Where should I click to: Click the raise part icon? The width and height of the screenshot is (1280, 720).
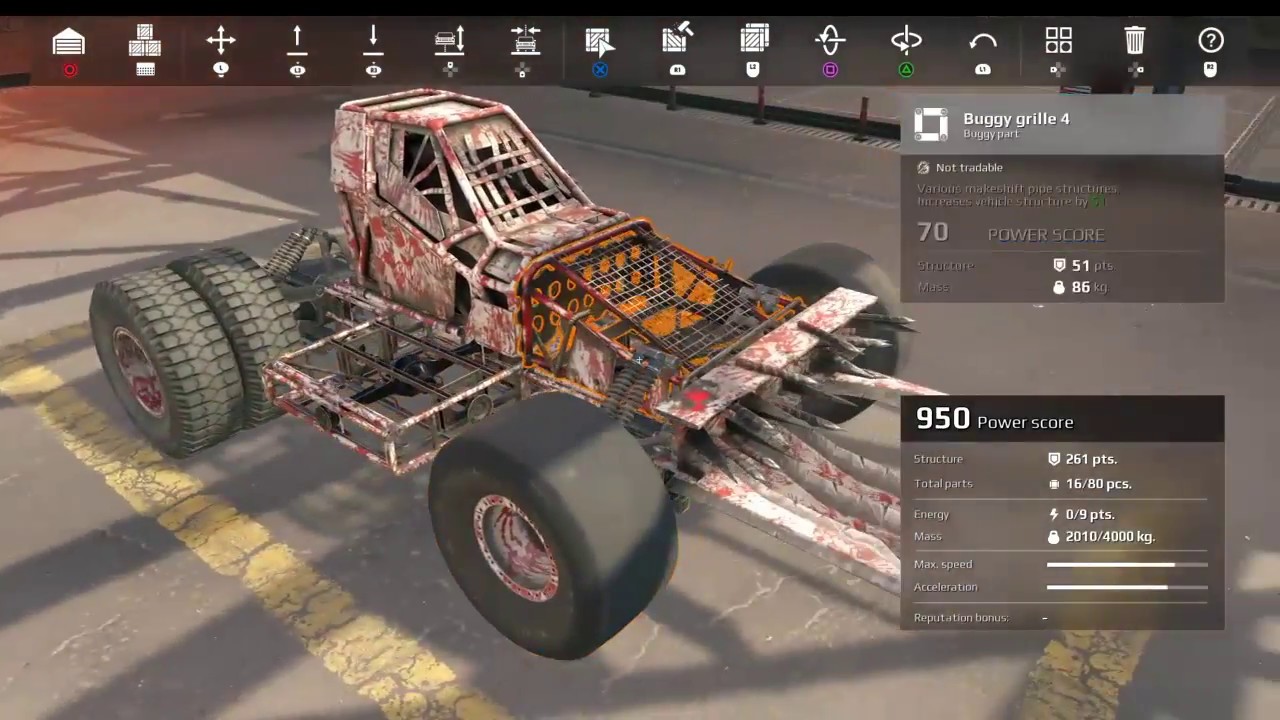point(297,40)
